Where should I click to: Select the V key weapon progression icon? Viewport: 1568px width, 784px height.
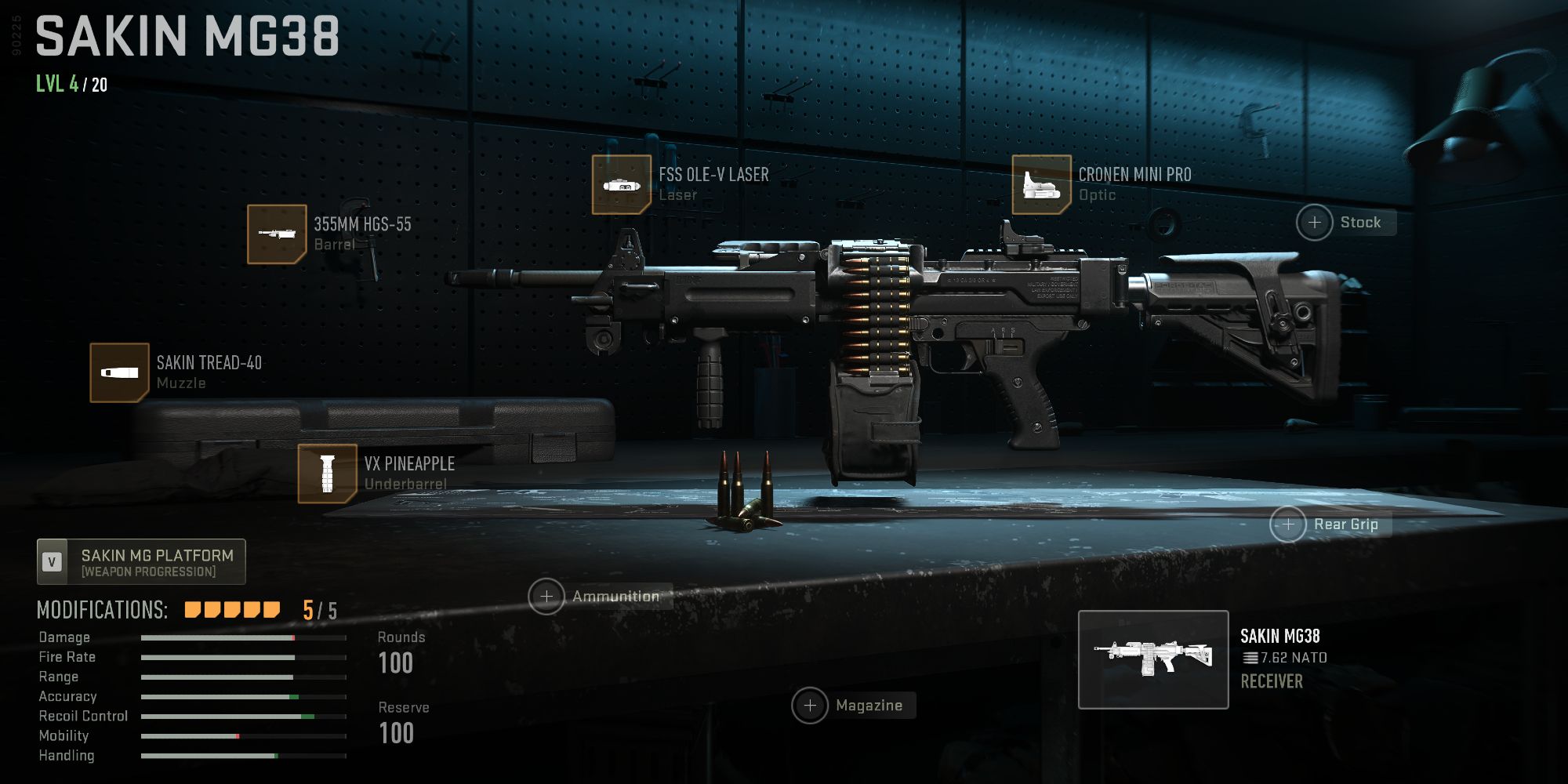coord(51,561)
